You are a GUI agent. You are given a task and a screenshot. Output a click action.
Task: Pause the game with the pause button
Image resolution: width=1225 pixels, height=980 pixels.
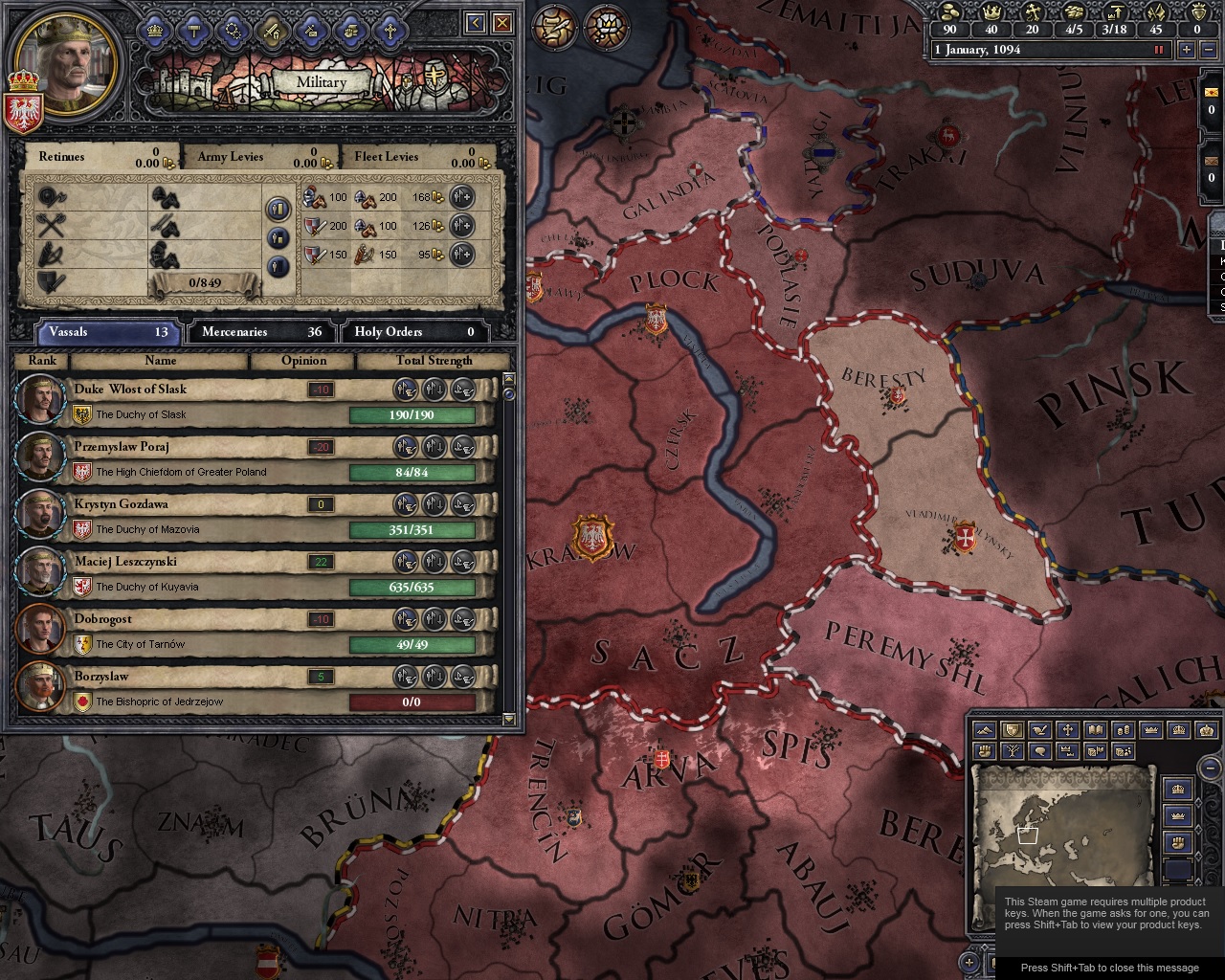click(x=1160, y=50)
